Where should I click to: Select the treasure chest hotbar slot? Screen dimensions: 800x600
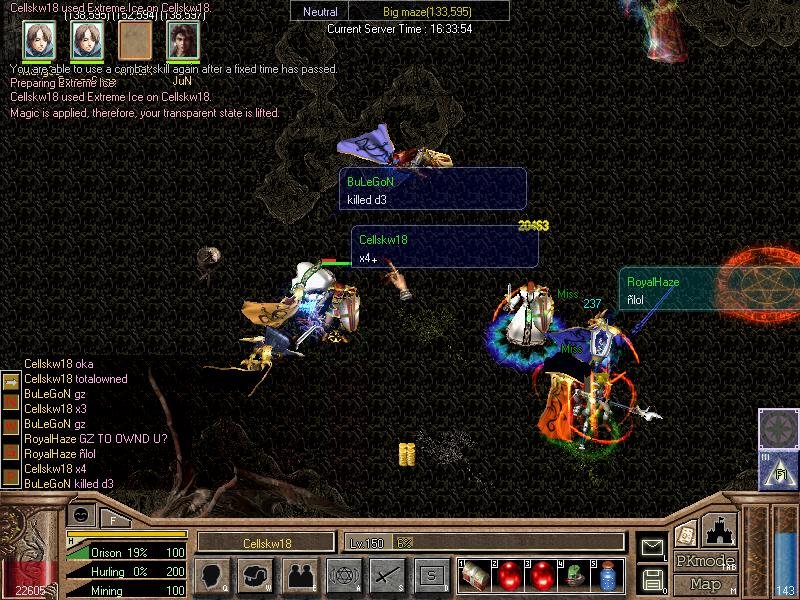click(476, 576)
